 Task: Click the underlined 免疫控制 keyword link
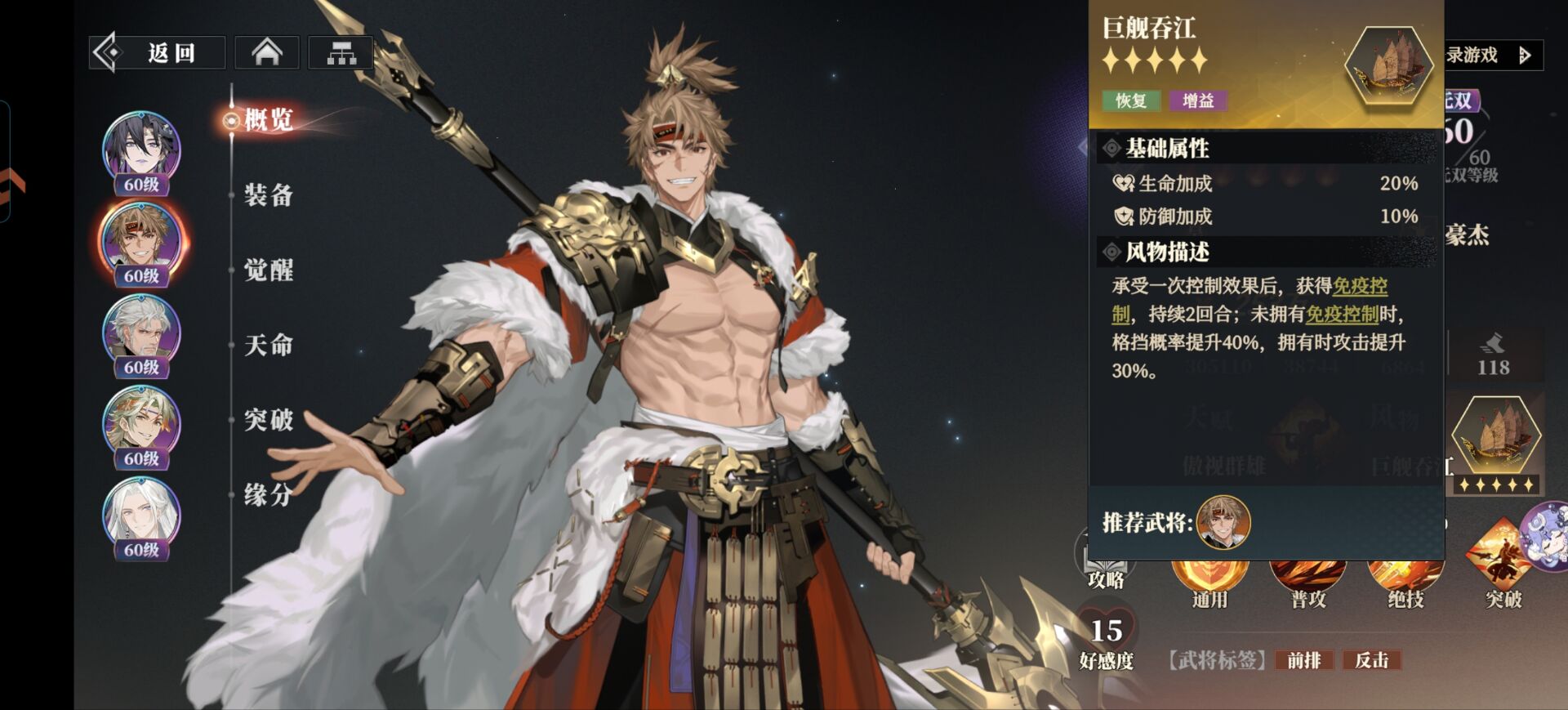coord(1341,315)
